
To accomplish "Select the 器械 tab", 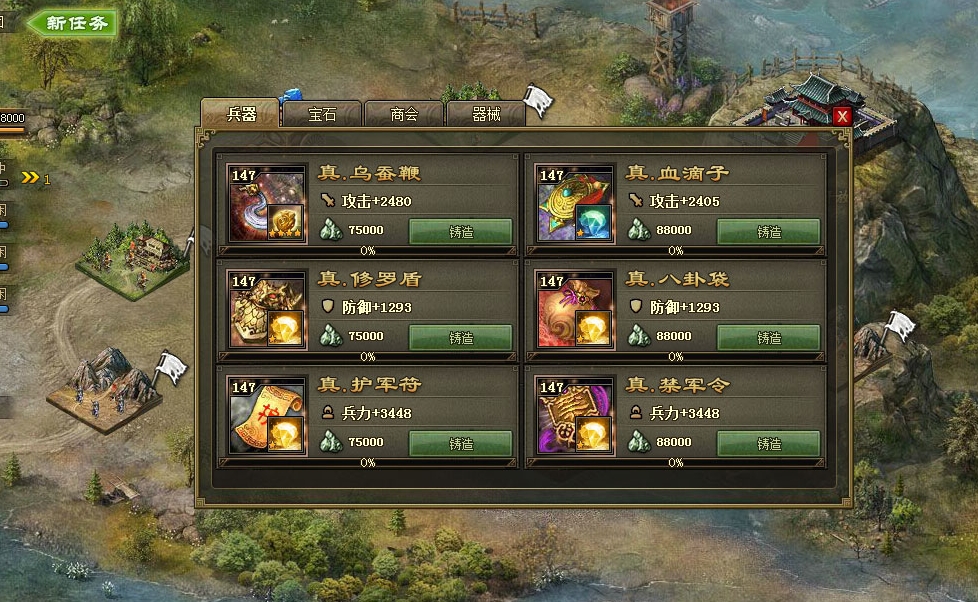I will point(486,114).
